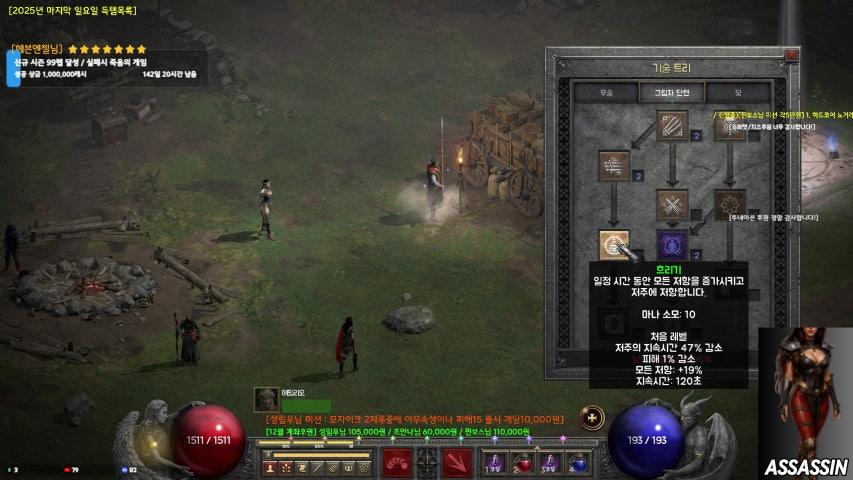
Task: Switch to the 무술 skill tab
Action: click(605, 93)
